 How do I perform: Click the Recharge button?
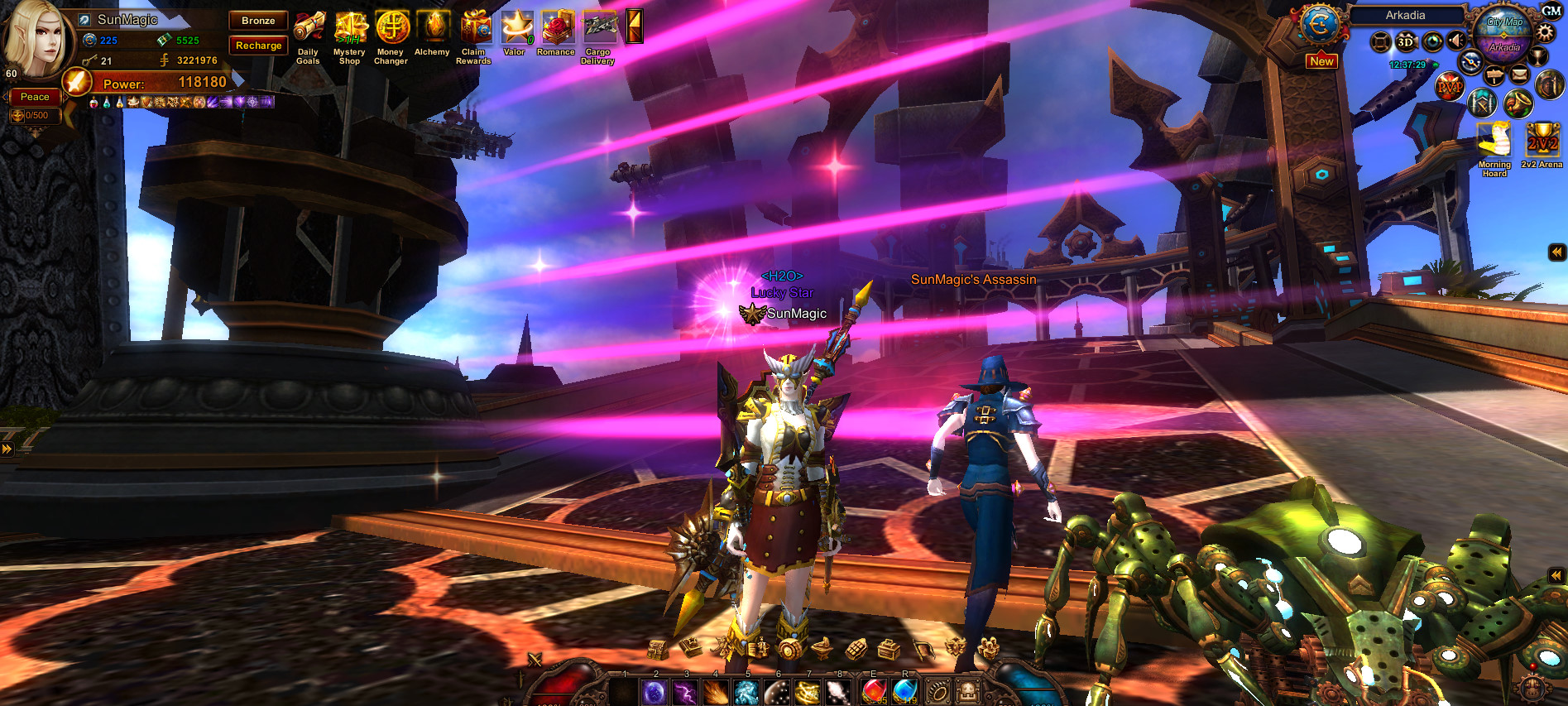coord(258,46)
